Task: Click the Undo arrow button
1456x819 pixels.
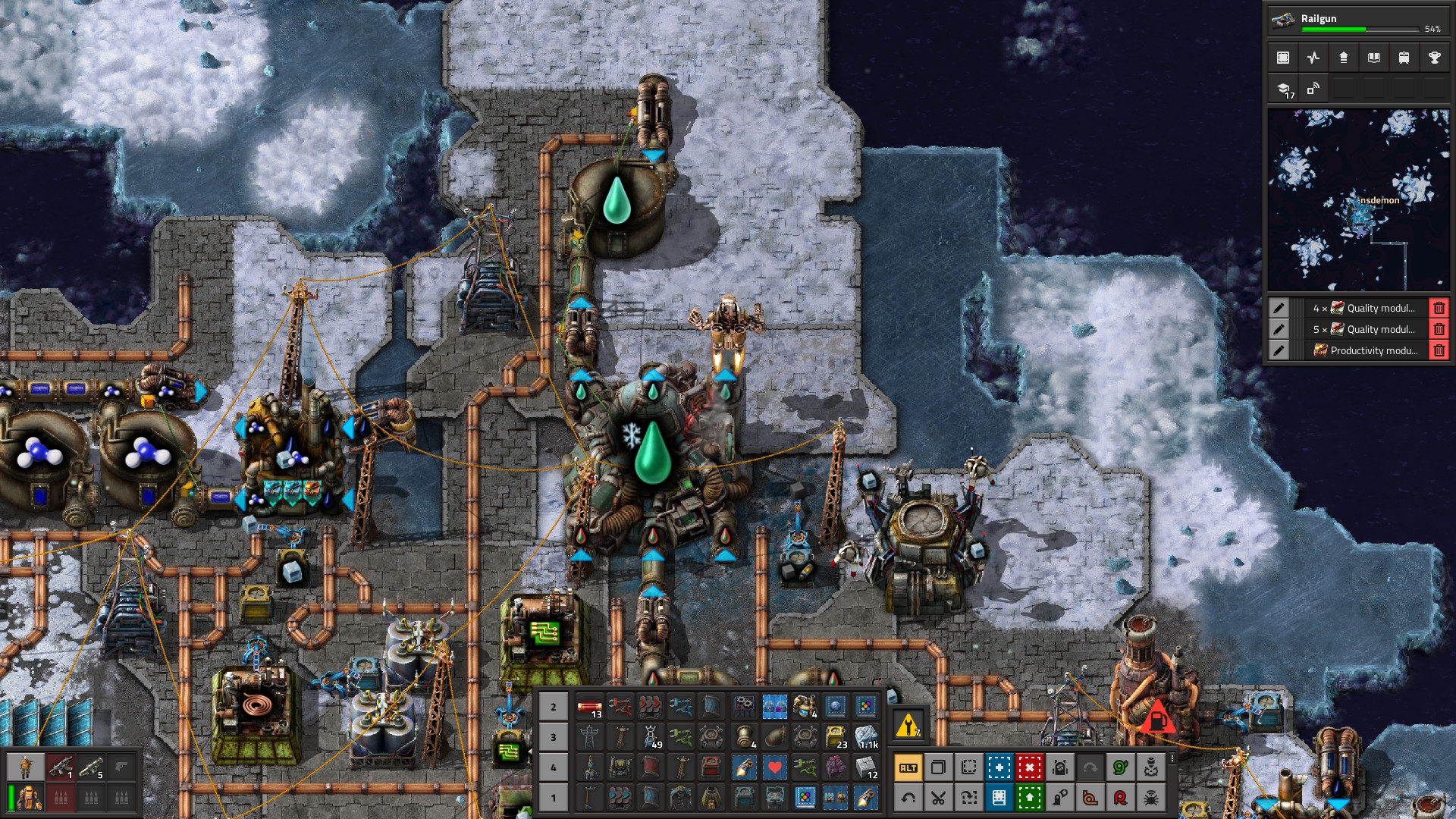Action: tap(908, 798)
